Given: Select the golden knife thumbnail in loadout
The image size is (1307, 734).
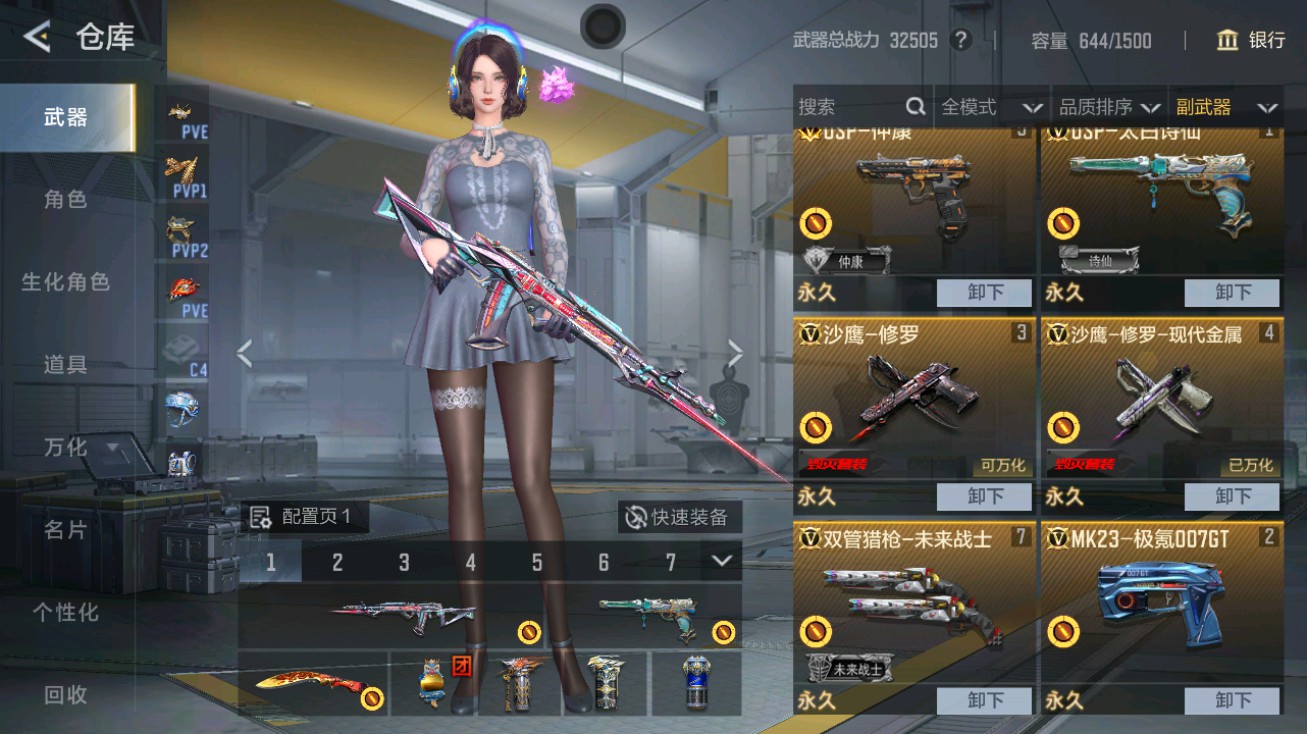Looking at the screenshot, I should (x=310, y=684).
